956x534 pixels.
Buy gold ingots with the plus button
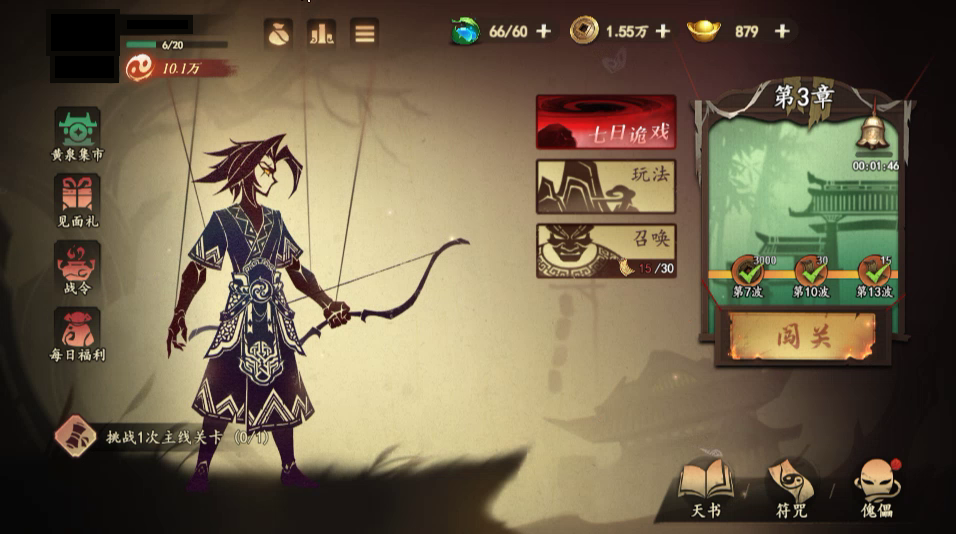point(782,31)
